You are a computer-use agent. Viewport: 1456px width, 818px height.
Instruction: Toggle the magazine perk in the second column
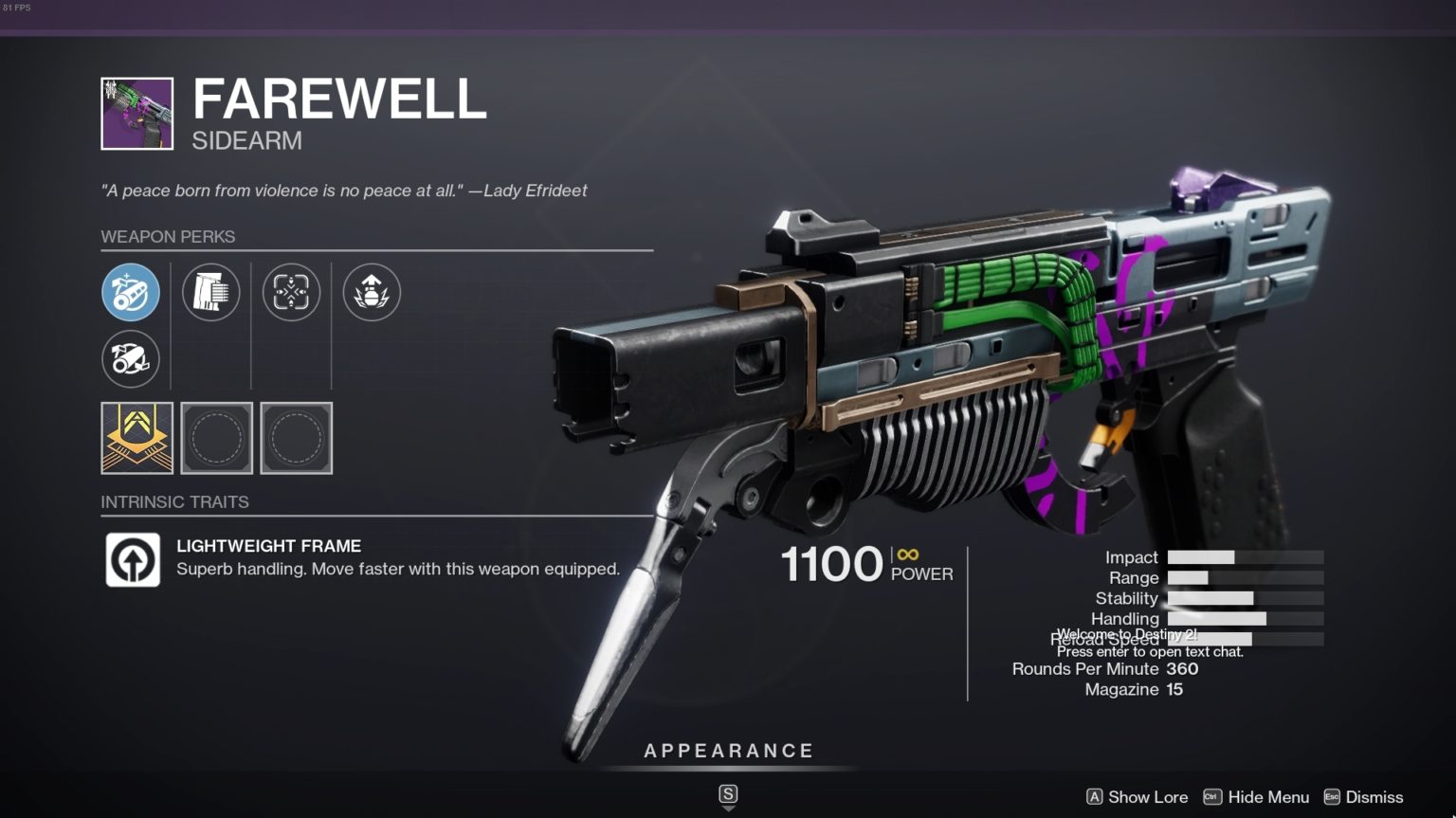(211, 292)
